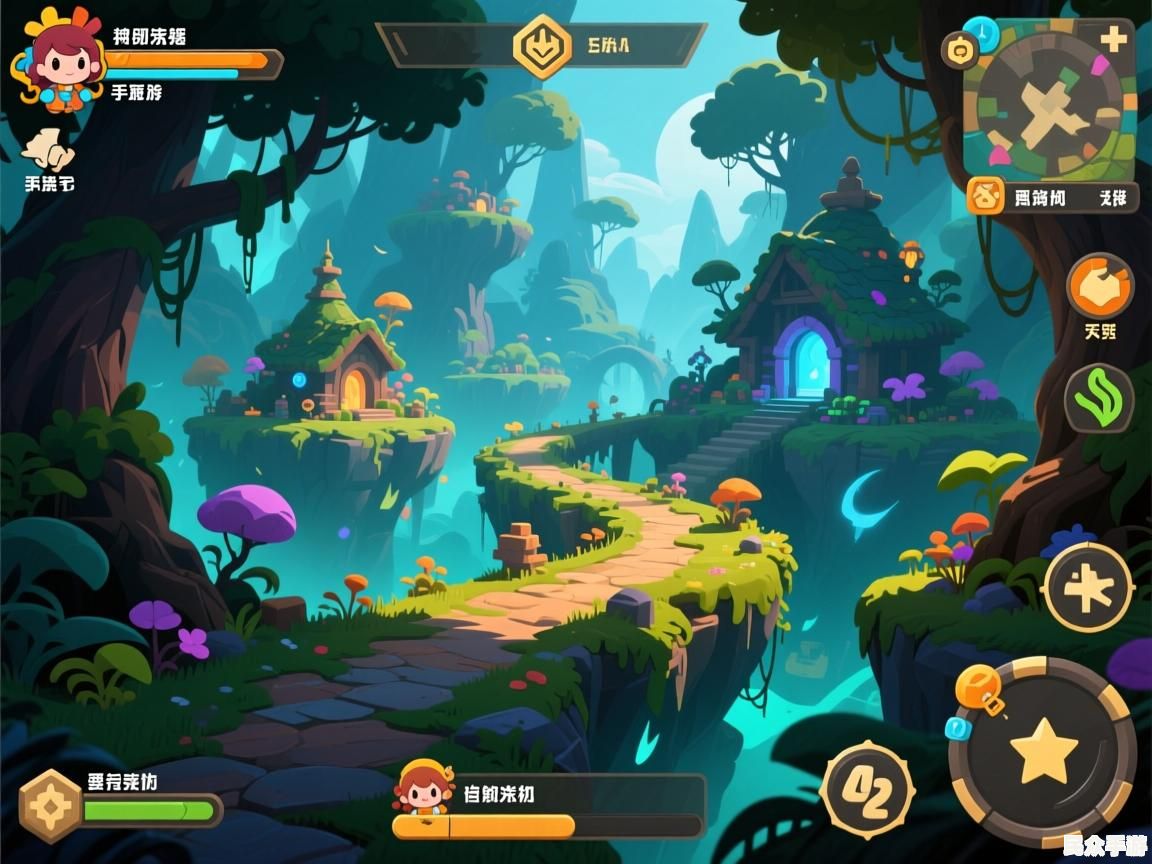Tap the large star action button
Screen dimensions: 1152x864
(1043, 751)
